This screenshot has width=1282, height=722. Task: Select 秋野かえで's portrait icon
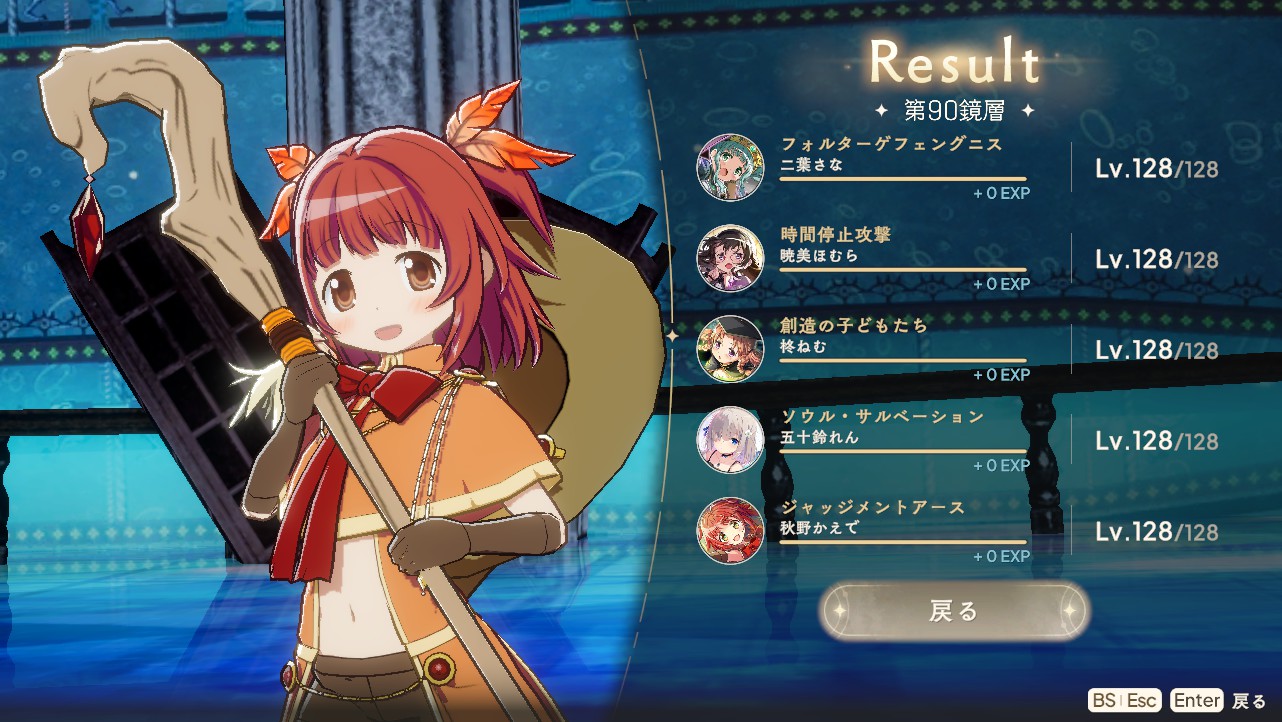730,531
